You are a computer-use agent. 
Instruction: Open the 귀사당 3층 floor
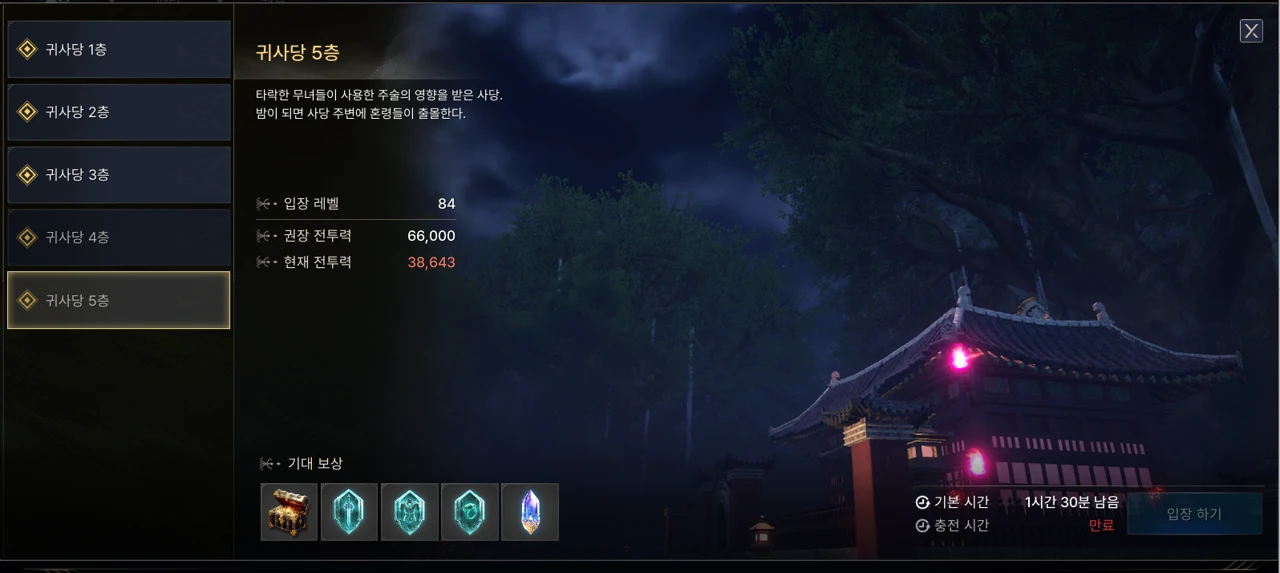[x=119, y=175]
